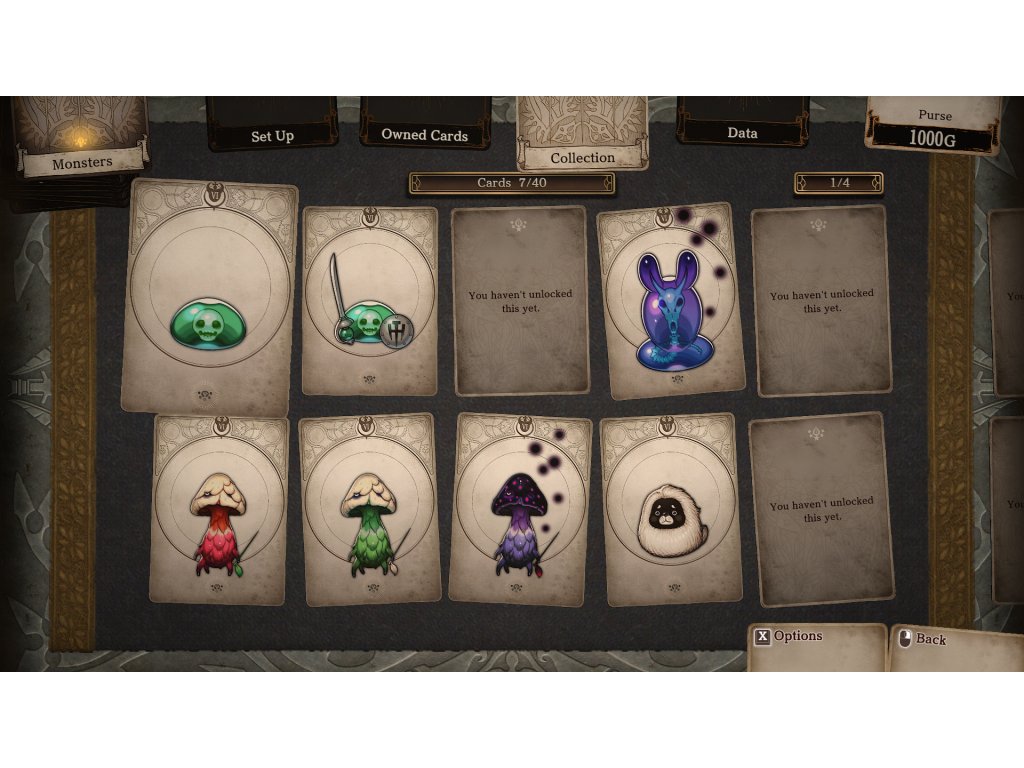The width and height of the screenshot is (1024, 768).
Task: Choose the green mushroom monster card
Action: point(369,510)
